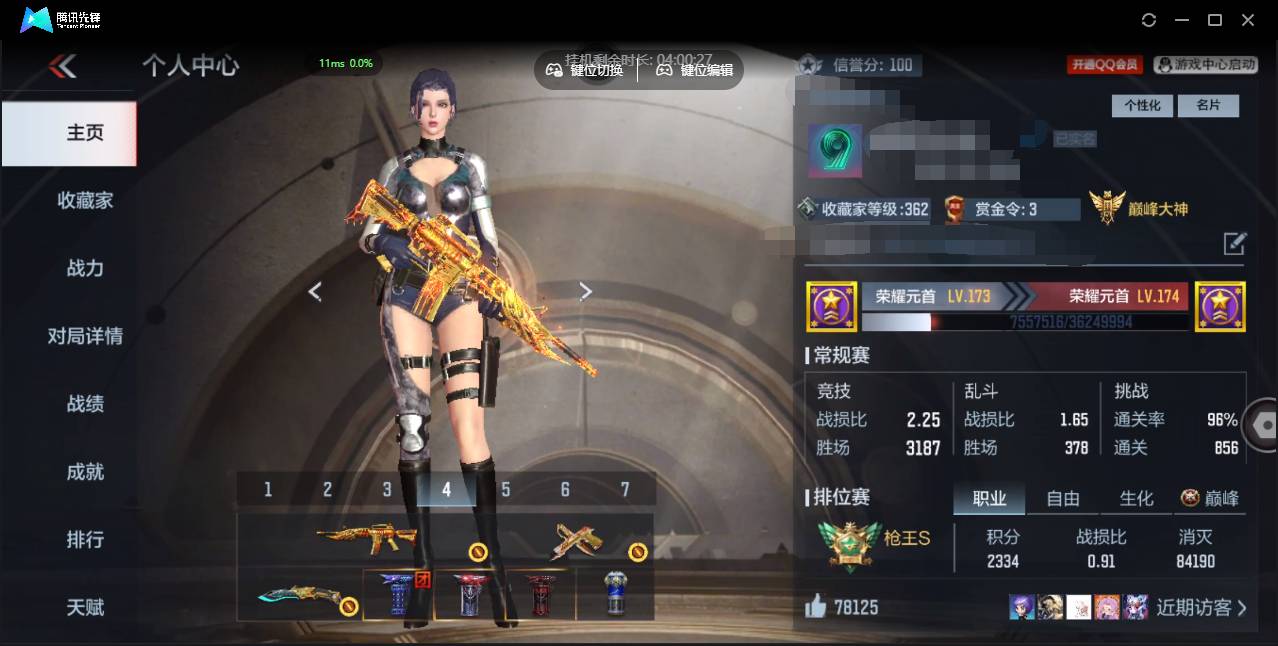Select the 巅峰 ranked tab
Viewport: 1278px width, 646px height.
pos(1210,498)
